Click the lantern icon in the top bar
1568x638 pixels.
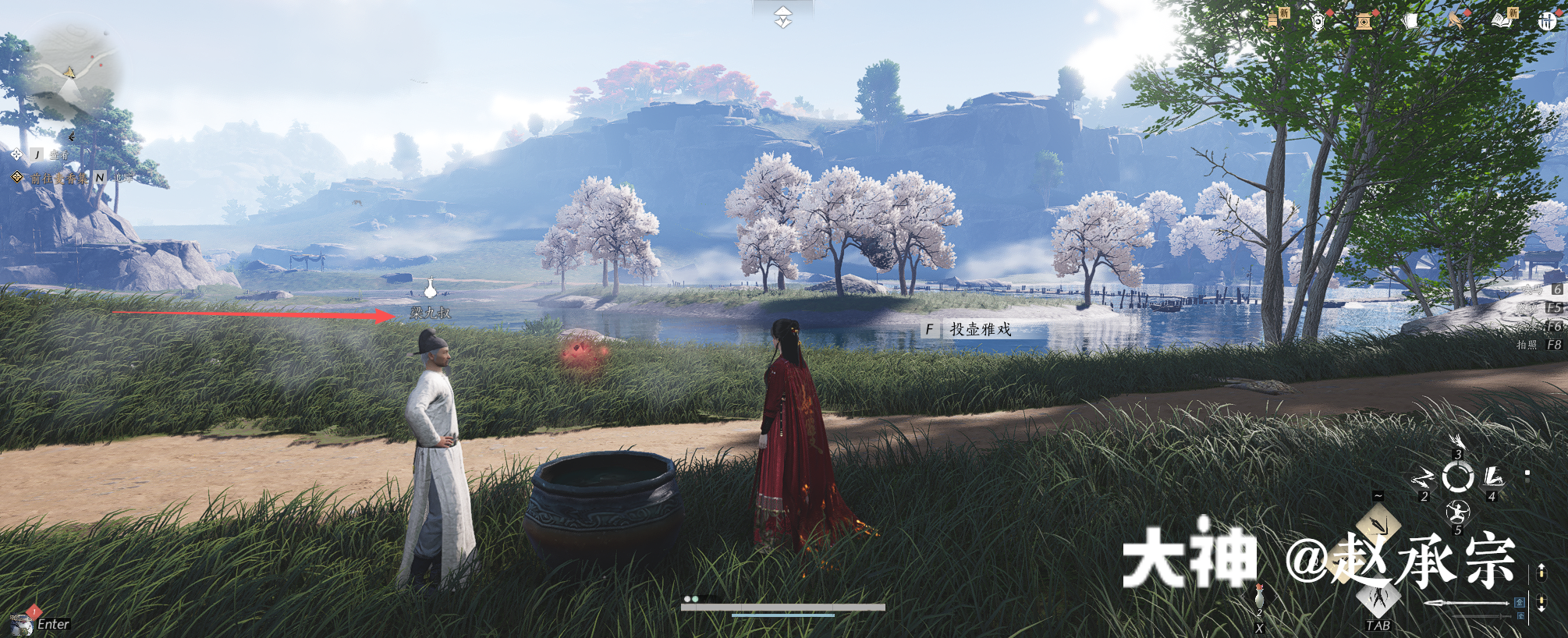coord(1318,20)
